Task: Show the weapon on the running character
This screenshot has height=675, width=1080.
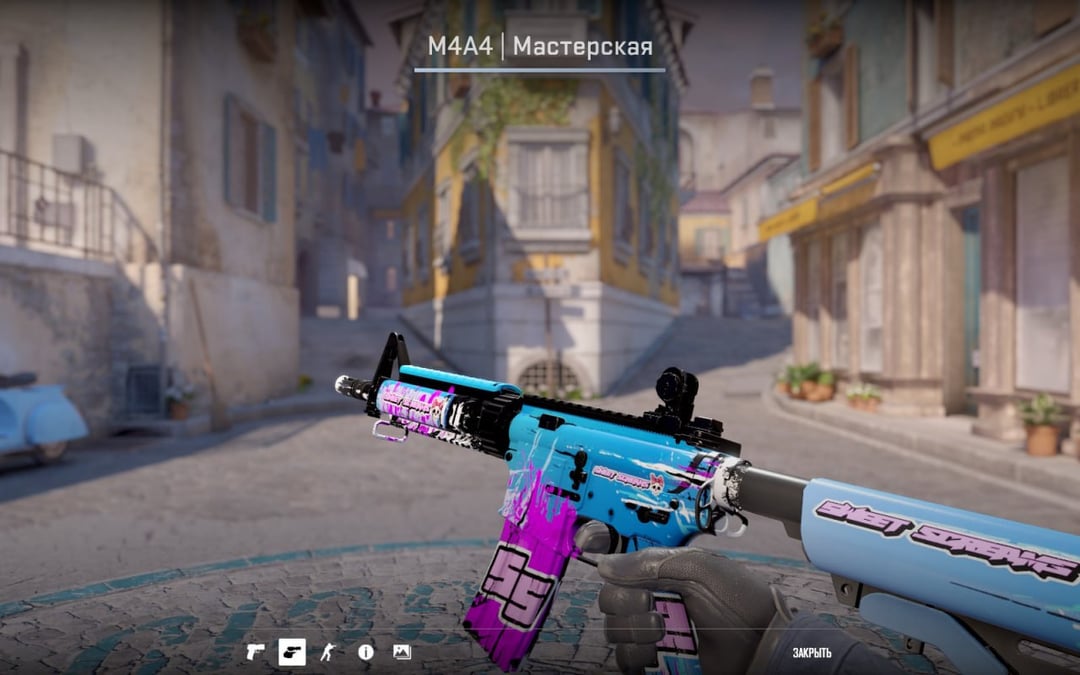Action: (328, 652)
